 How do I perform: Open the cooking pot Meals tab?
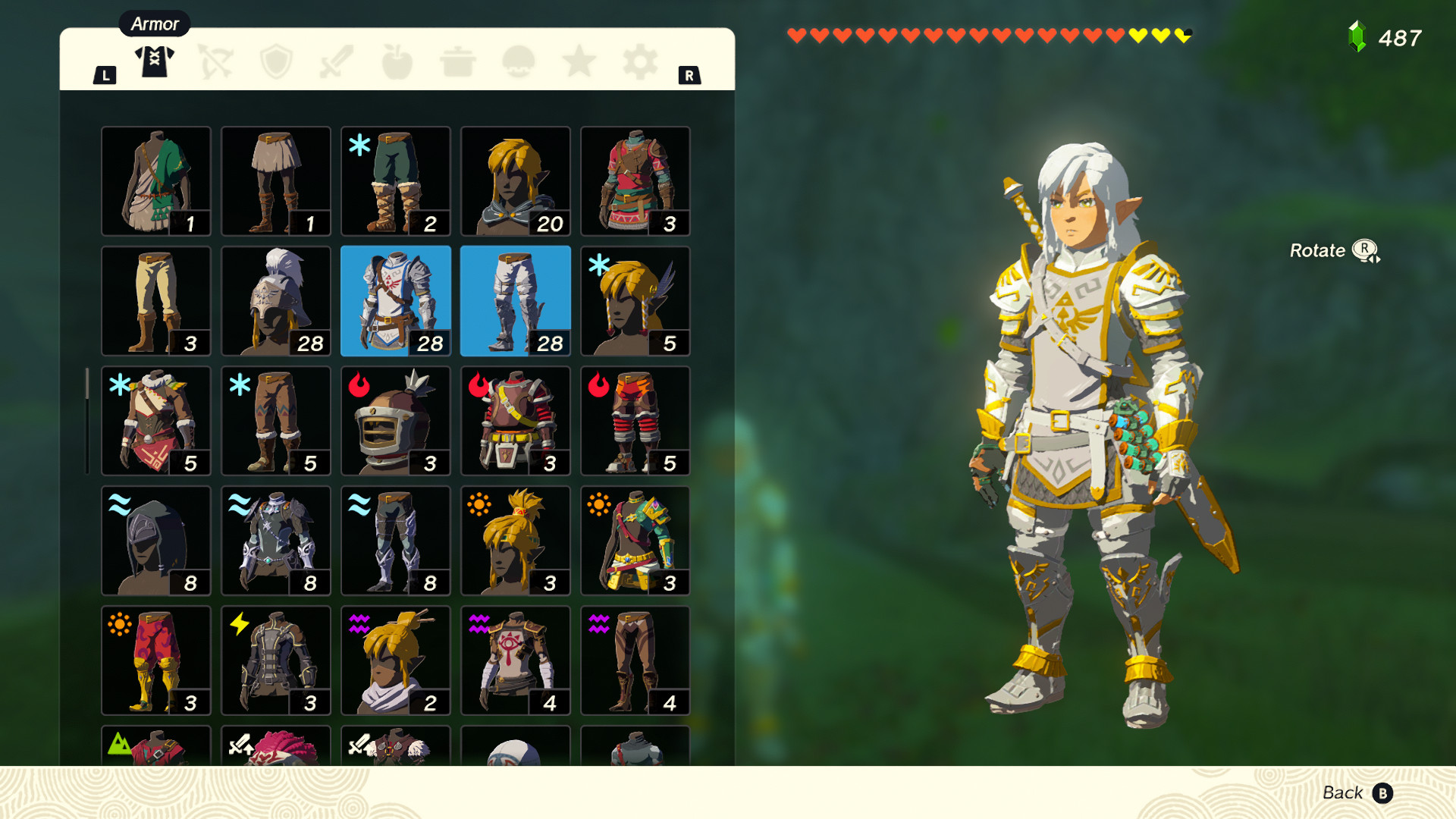(458, 62)
